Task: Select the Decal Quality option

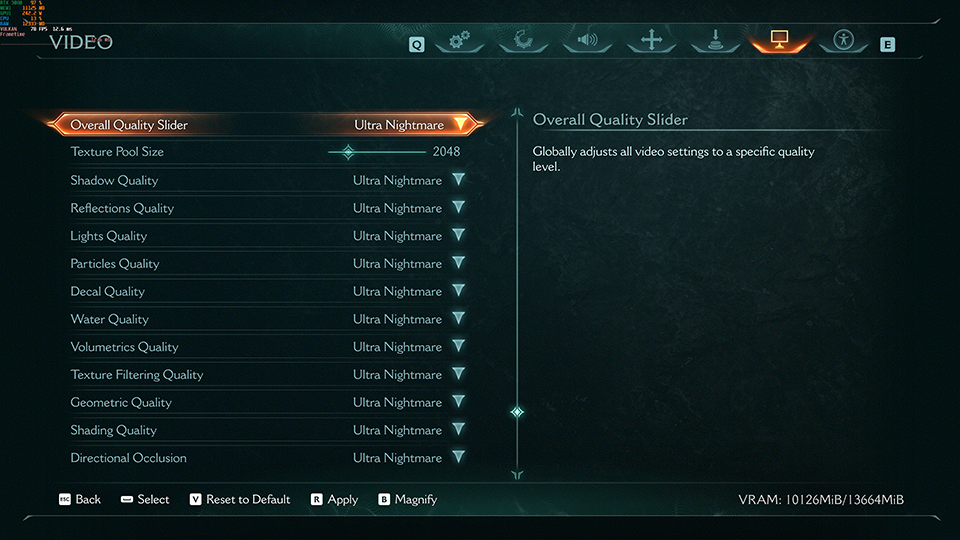Action: 458,292
